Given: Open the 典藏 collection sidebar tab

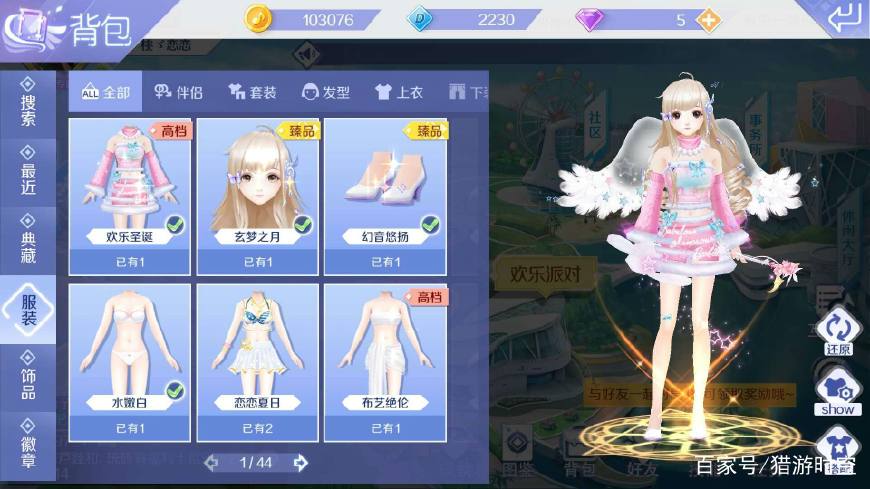Looking at the screenshot, I should (28, 239).
